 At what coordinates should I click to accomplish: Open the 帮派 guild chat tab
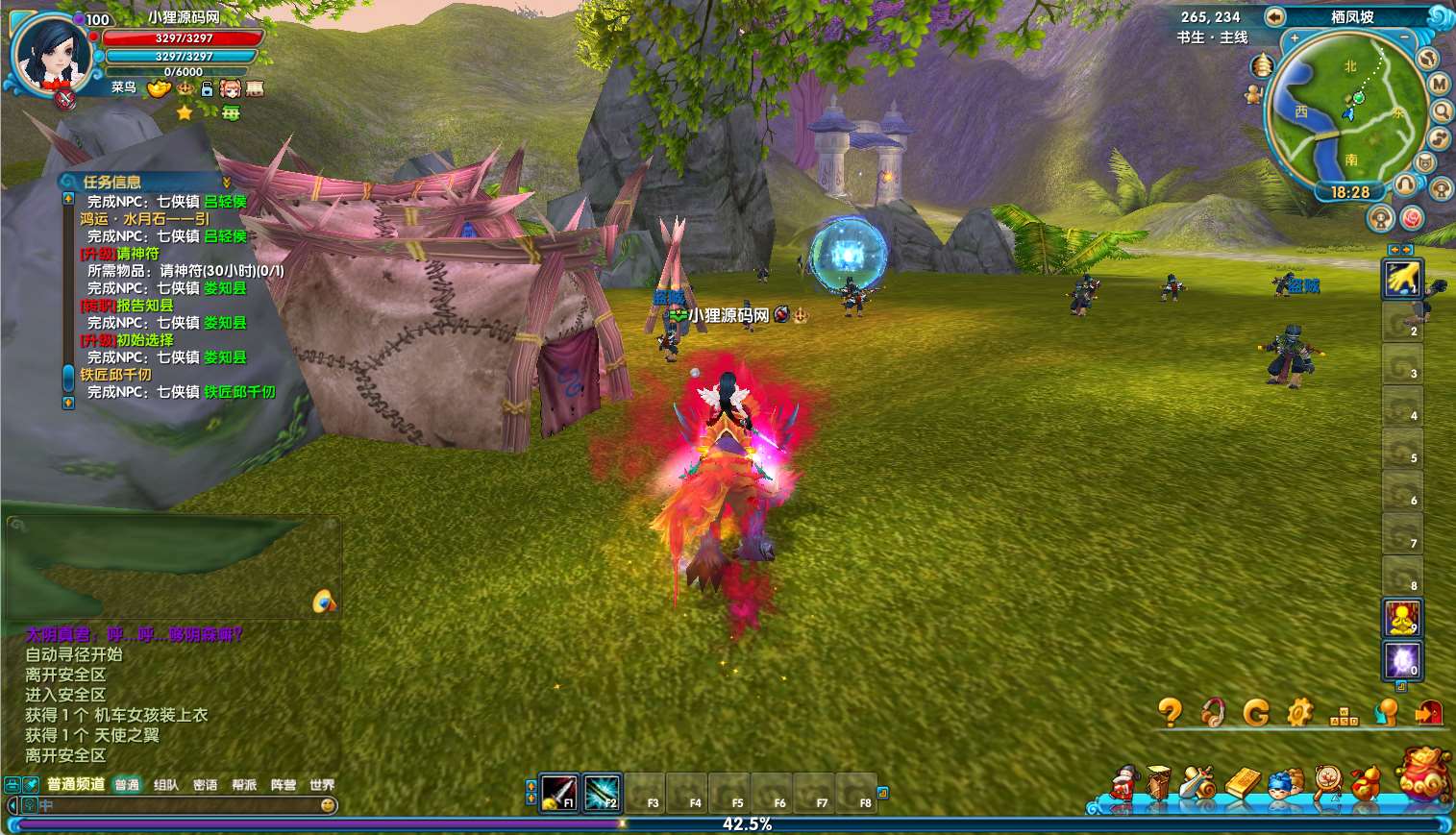[244, 785]
